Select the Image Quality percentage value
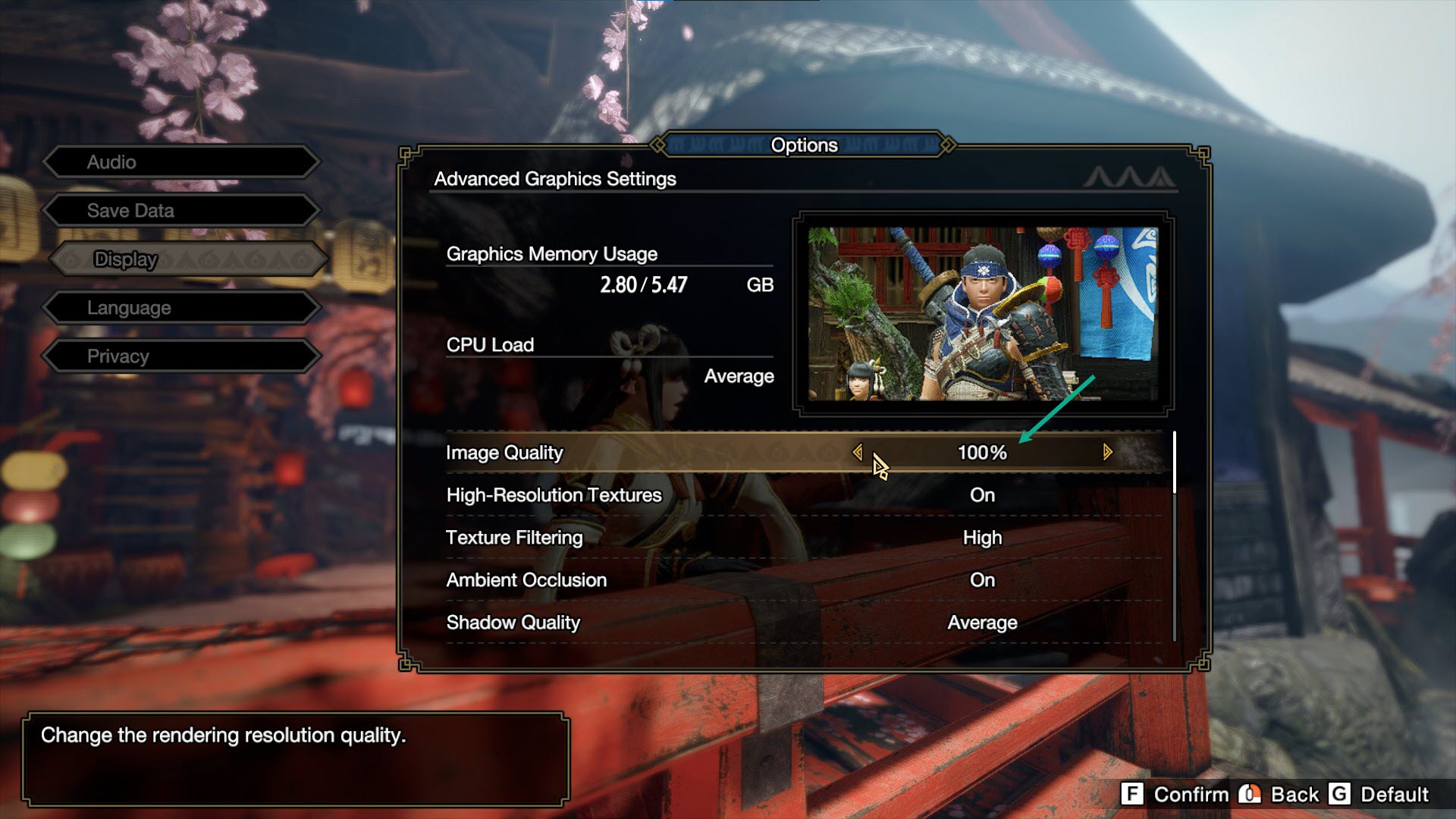 982,451
